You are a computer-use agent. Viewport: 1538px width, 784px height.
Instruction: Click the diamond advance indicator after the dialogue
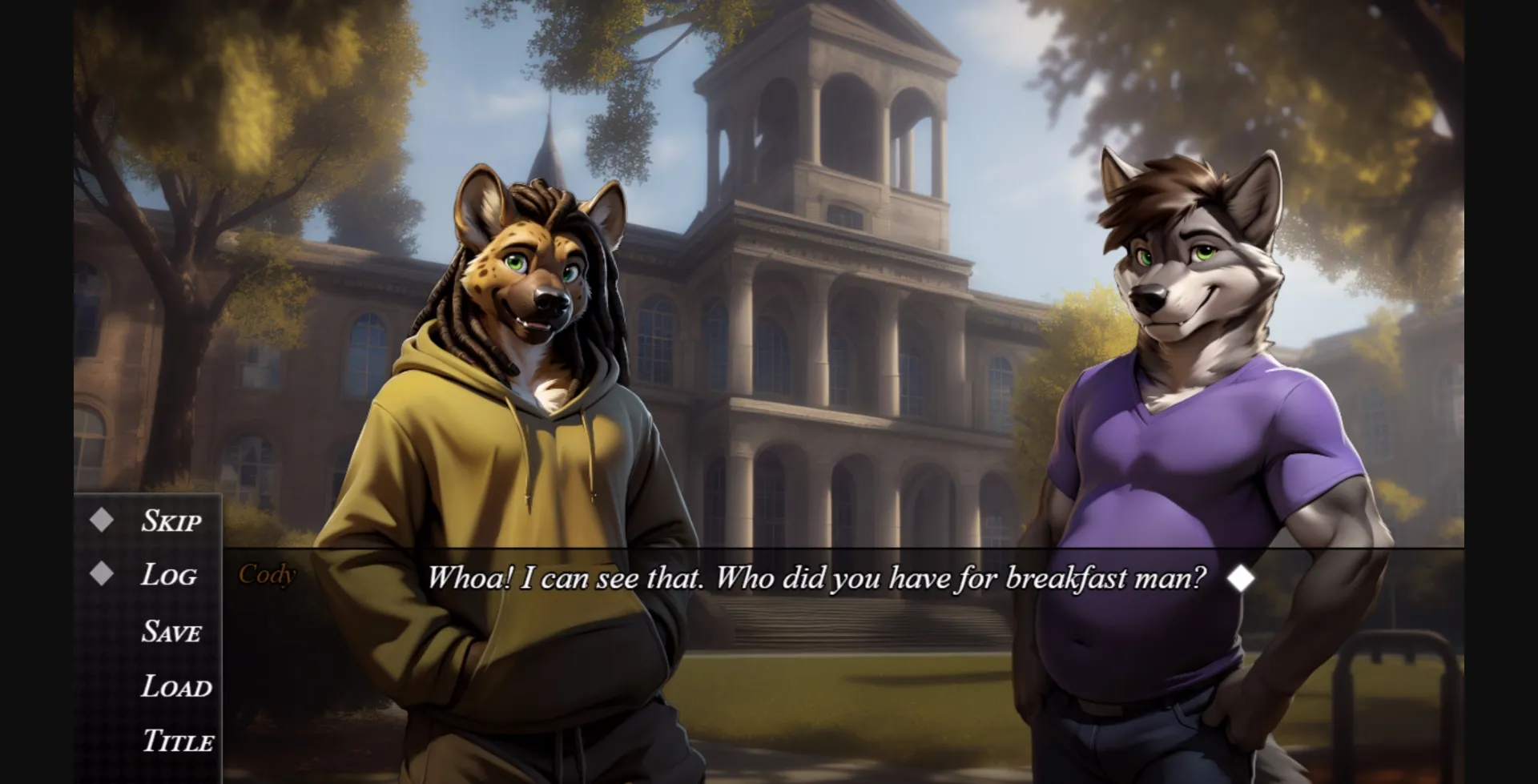tap(1243, 578)
